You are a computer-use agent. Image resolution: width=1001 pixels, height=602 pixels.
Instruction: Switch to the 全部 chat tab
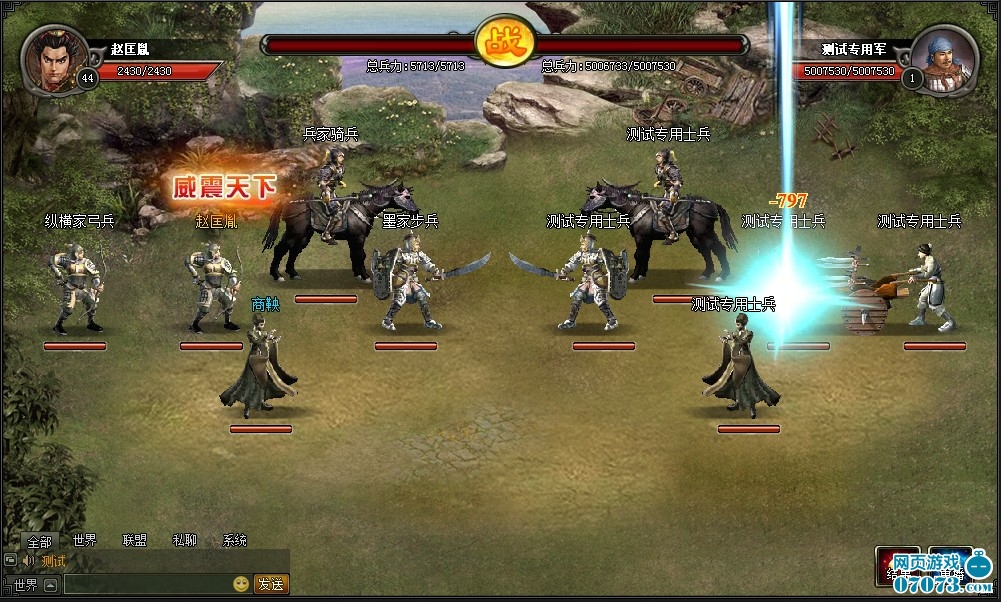39,541
